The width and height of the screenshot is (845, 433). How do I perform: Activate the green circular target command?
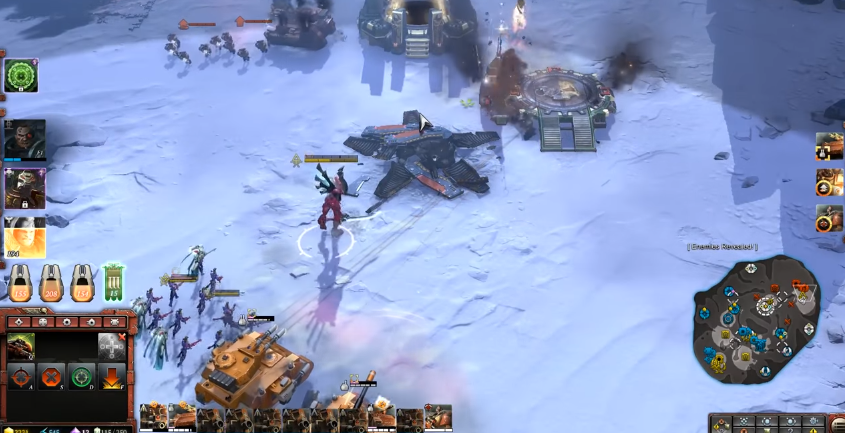tap(82, 379)
